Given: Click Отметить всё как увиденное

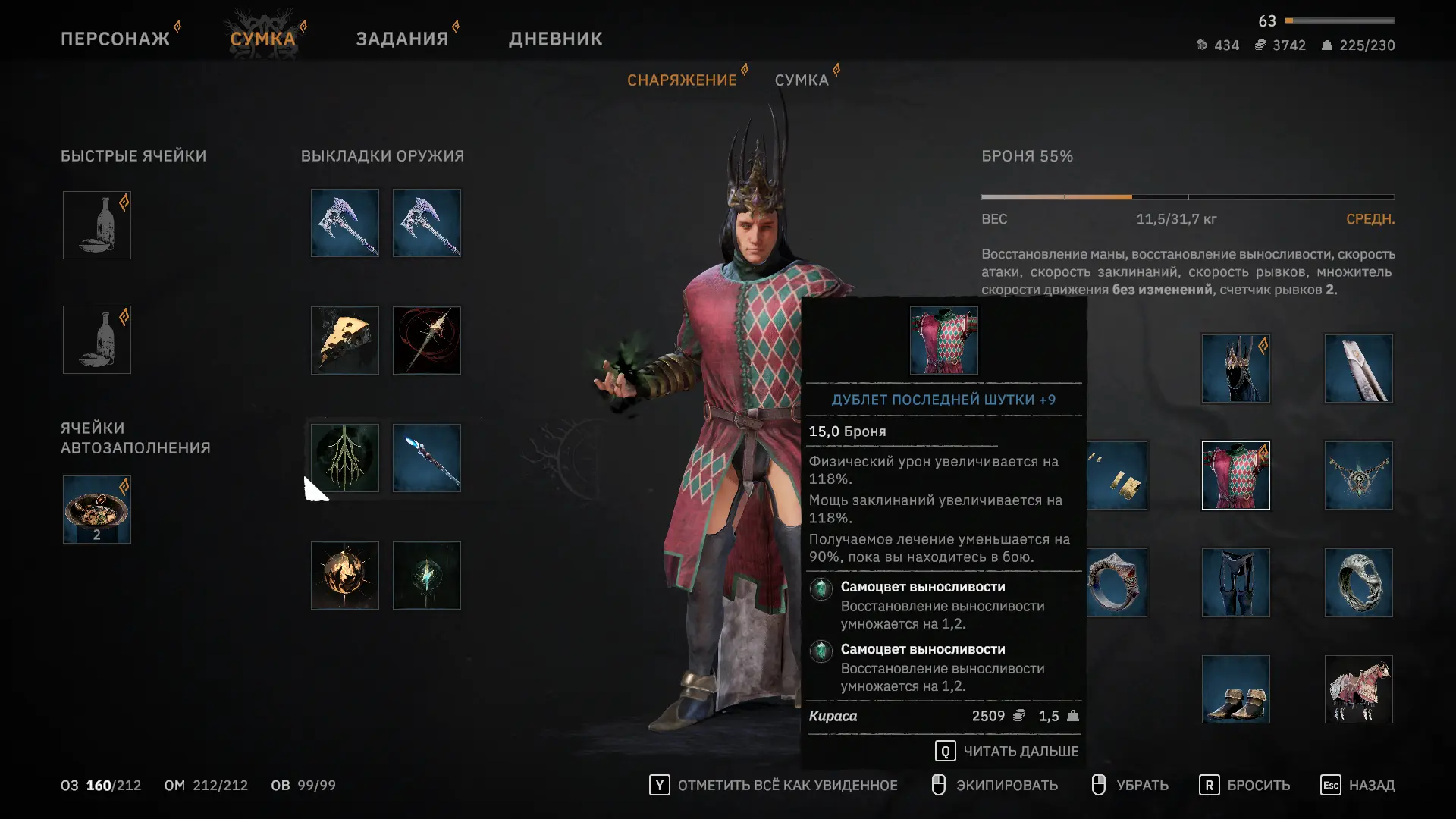Looking at the screenshot, I should [773, 786].
